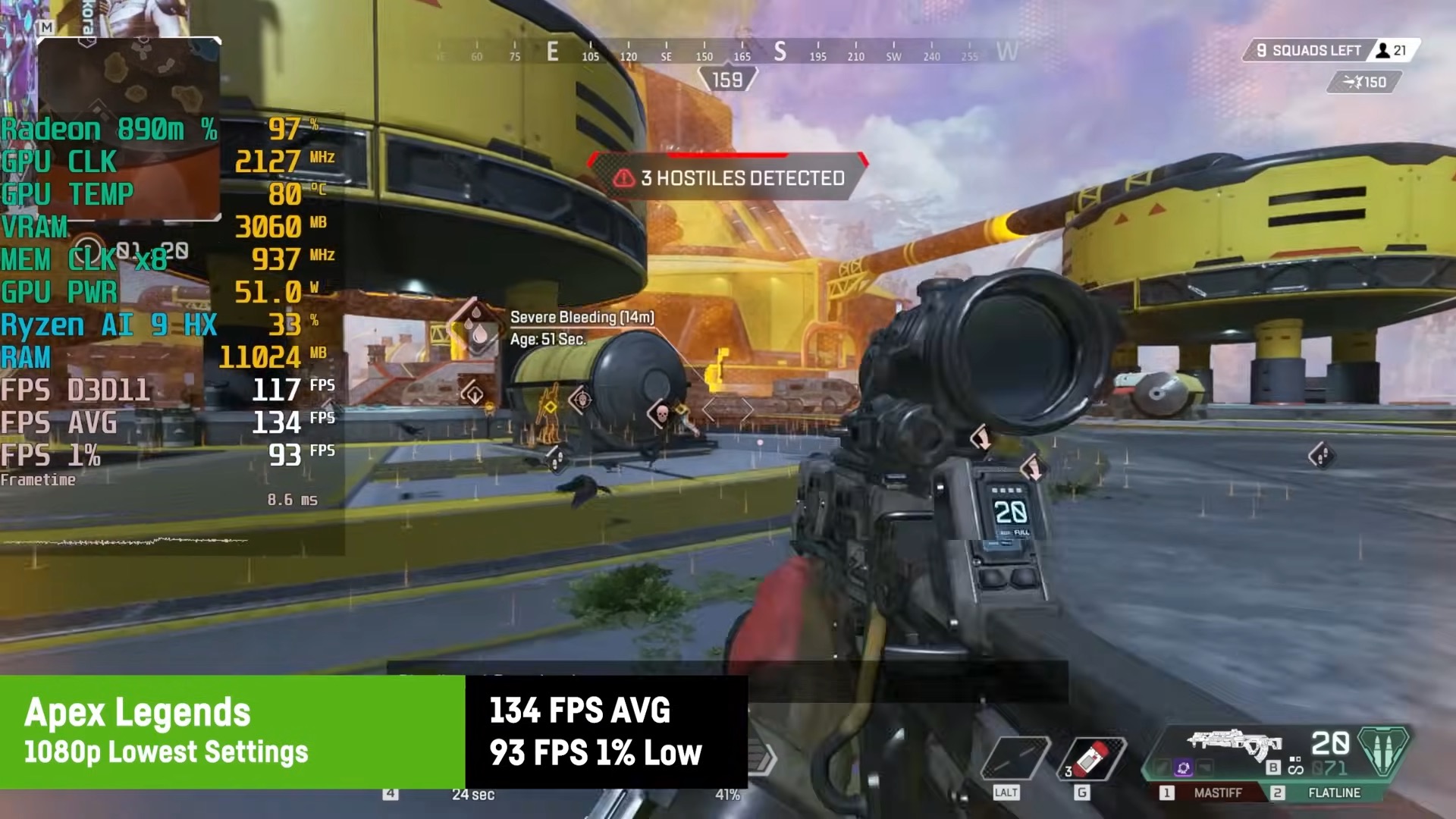Select the thermite grenade ordnance slot
This screenshot has height=819, width=1456.
[1093, 759]
